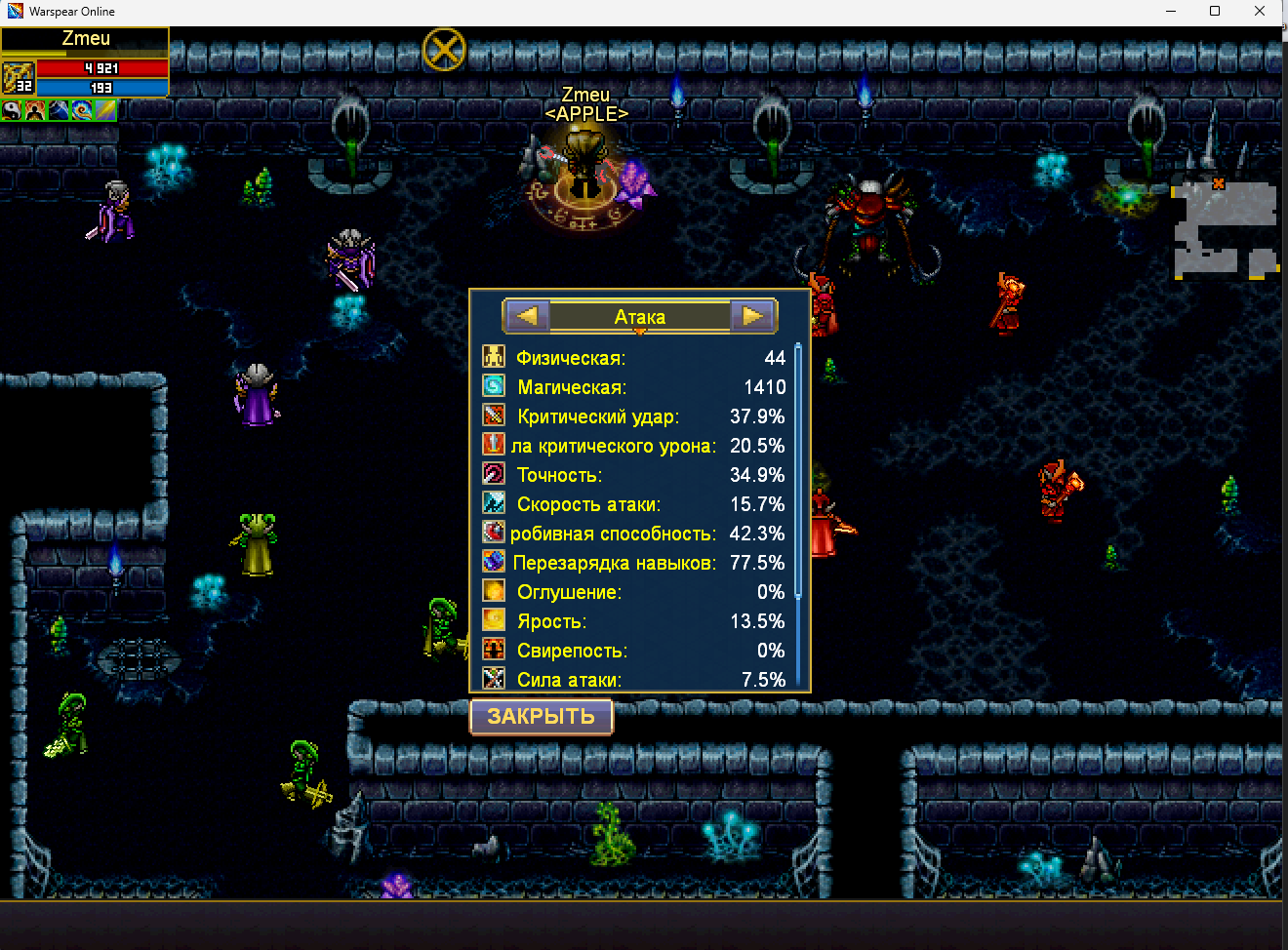Minimize the Warspear Online window
This screenshot has height=950, width=1288.
(1170, 11)
